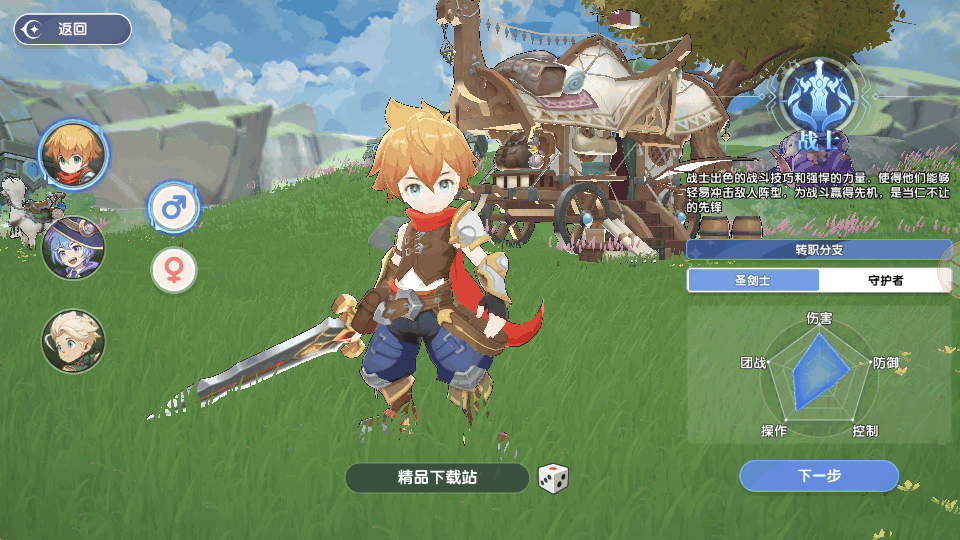Switch to the female gender symbol
The height and width of the screenshot is (540, 960).
(174, 270)
